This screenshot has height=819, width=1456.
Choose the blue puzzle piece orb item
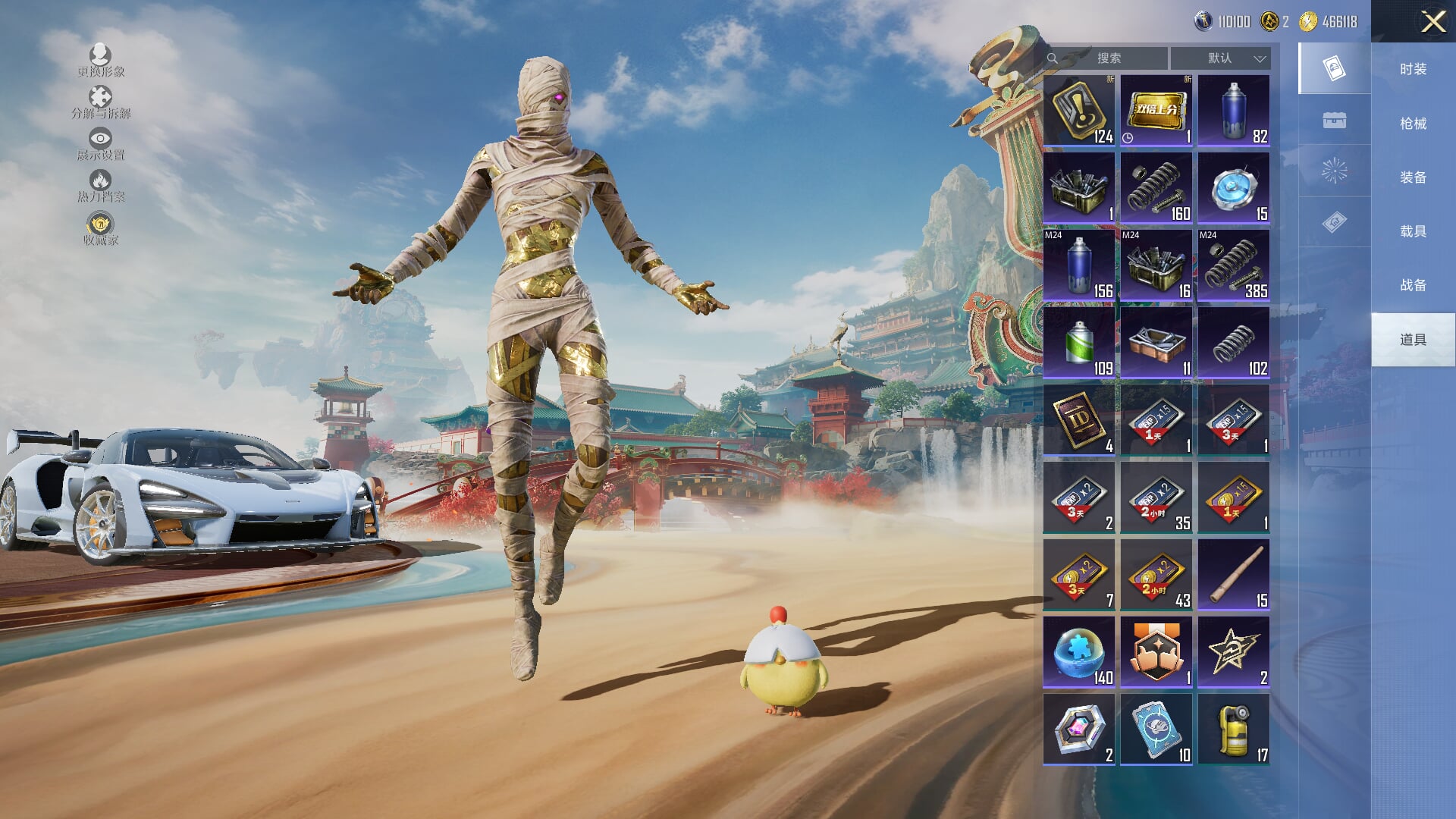point(1078,652)
